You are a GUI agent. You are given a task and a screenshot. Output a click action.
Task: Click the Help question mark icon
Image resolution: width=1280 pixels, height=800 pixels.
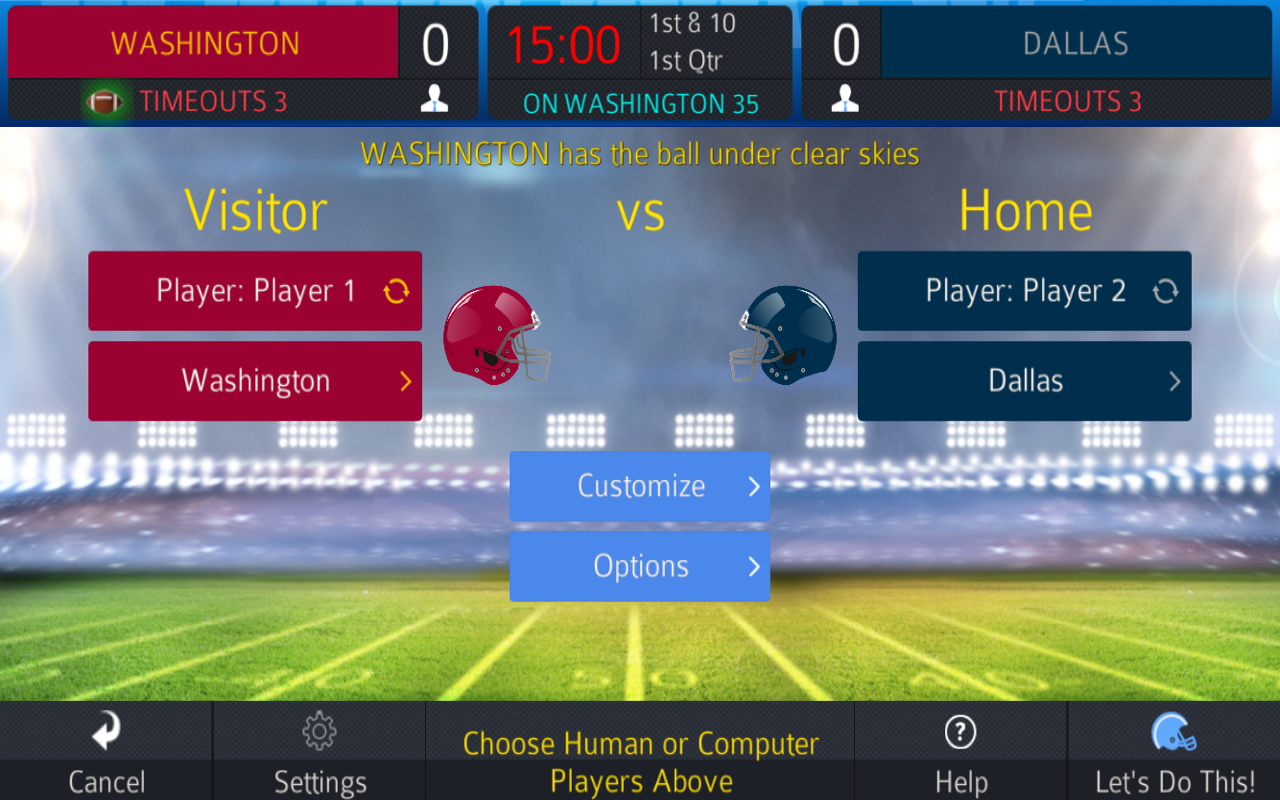click(960, 731)
